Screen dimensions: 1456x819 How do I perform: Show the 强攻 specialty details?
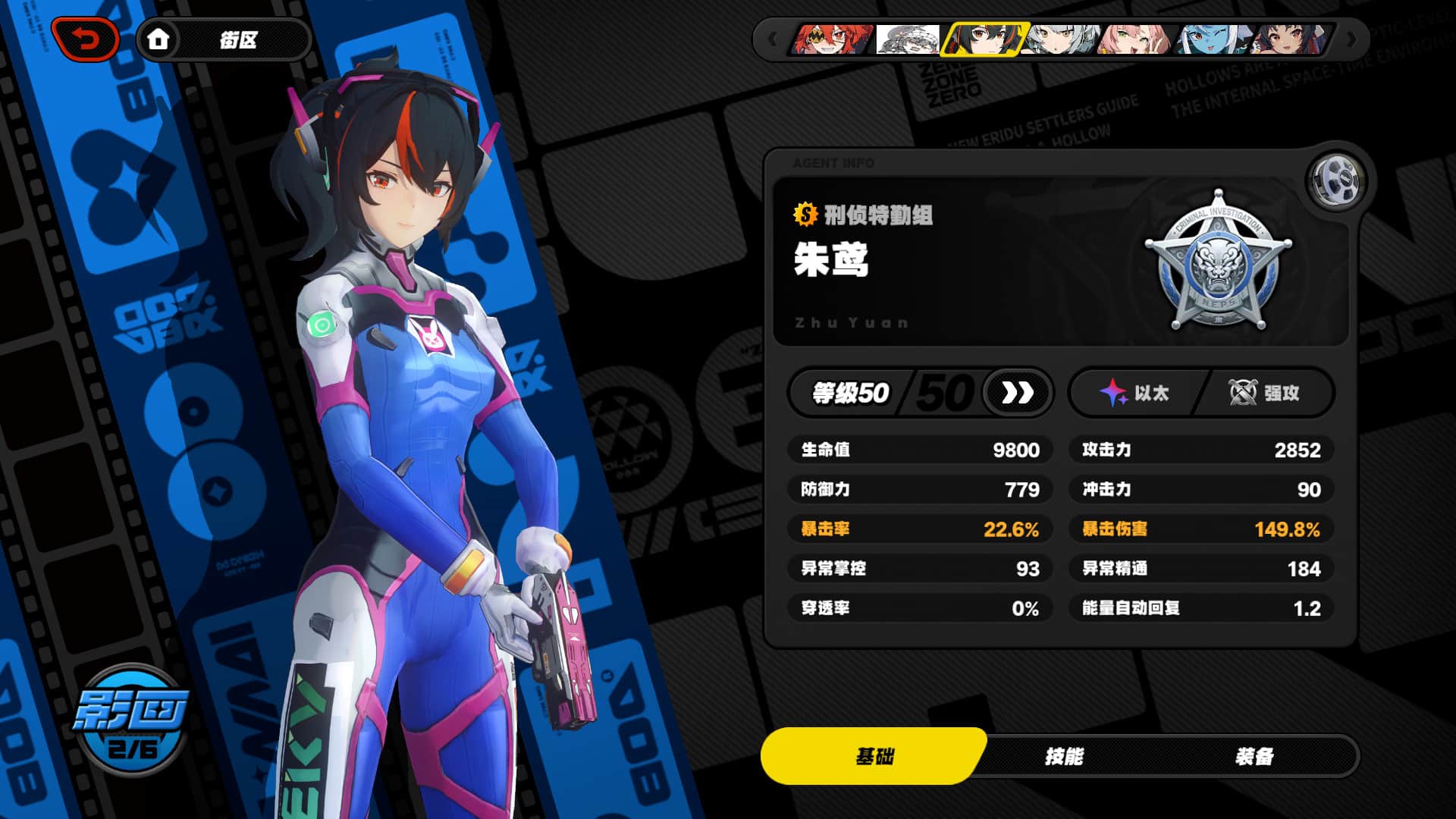point(1264,393)
